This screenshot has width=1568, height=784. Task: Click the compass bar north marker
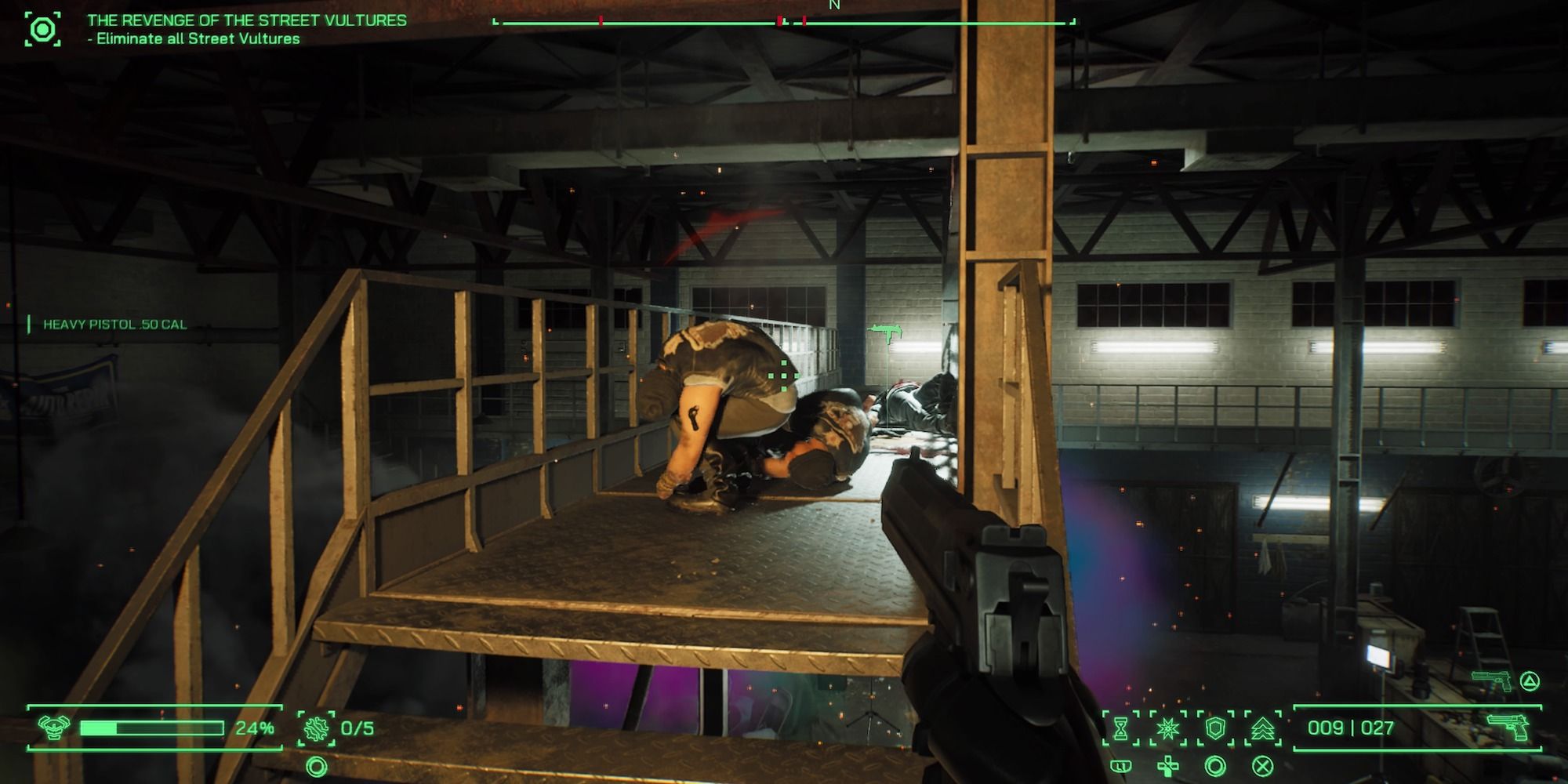[x=834, y=6]
